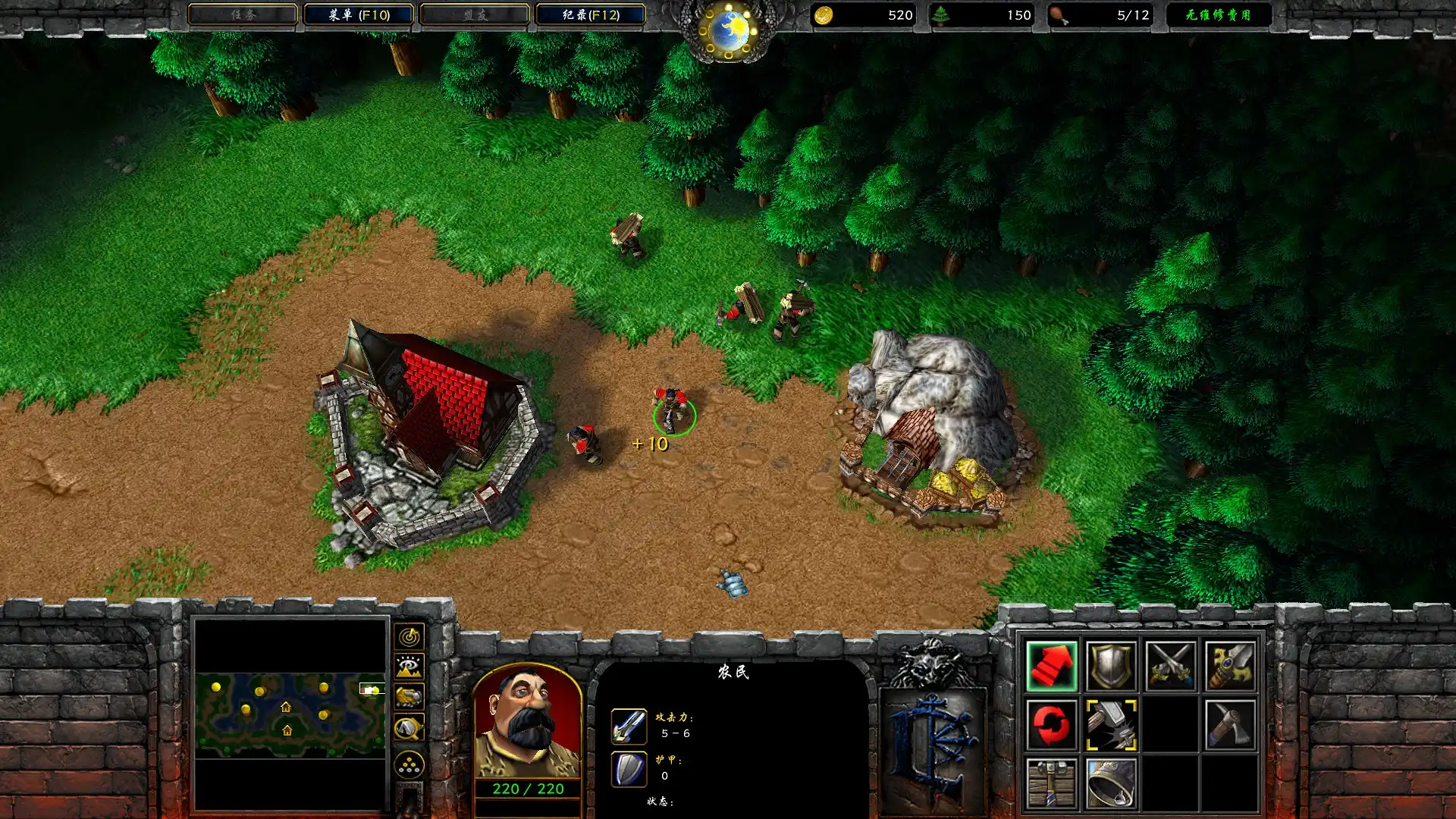Open the build structure menu icon
This screenshot has height=819, width=1456.
tap(1051, 783)
